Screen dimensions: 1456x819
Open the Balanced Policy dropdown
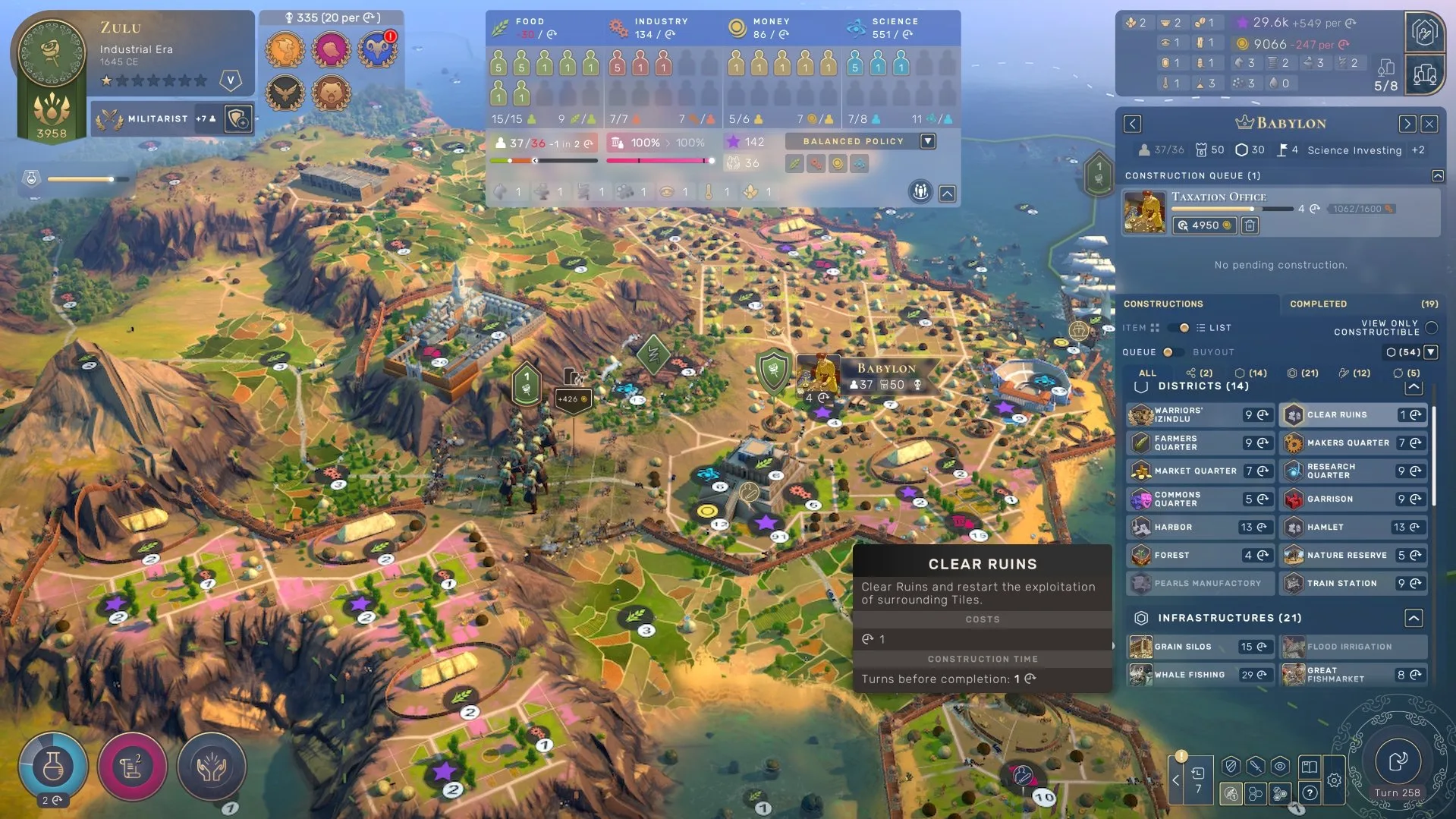tap(927, 141)
